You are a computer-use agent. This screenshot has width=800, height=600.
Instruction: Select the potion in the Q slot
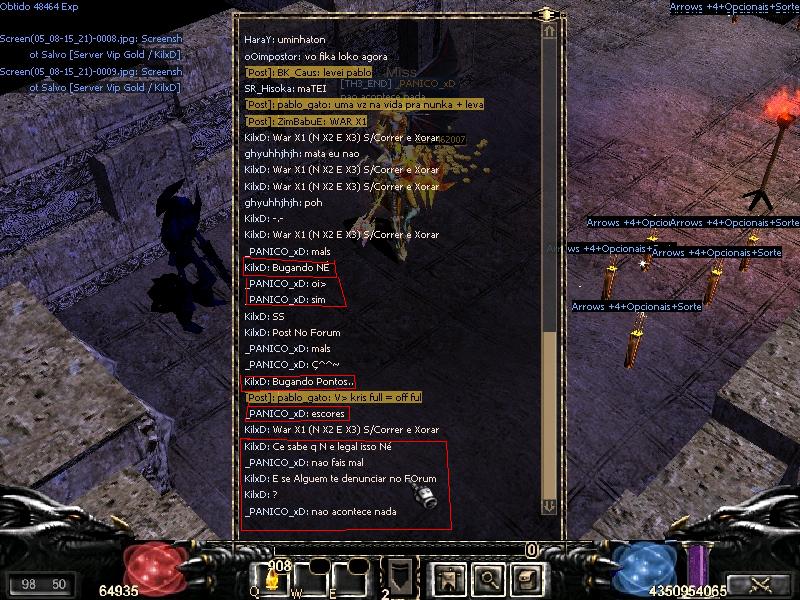pyautogui.click(x=272, y=577)
